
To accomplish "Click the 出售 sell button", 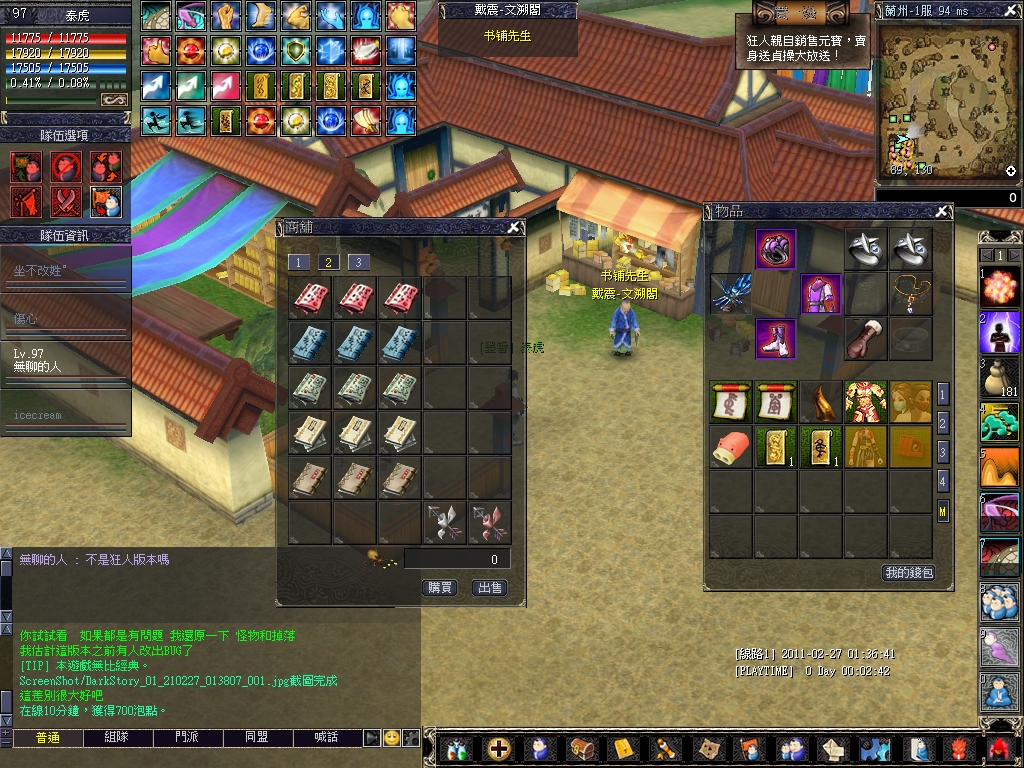I will tap(489, 588).
